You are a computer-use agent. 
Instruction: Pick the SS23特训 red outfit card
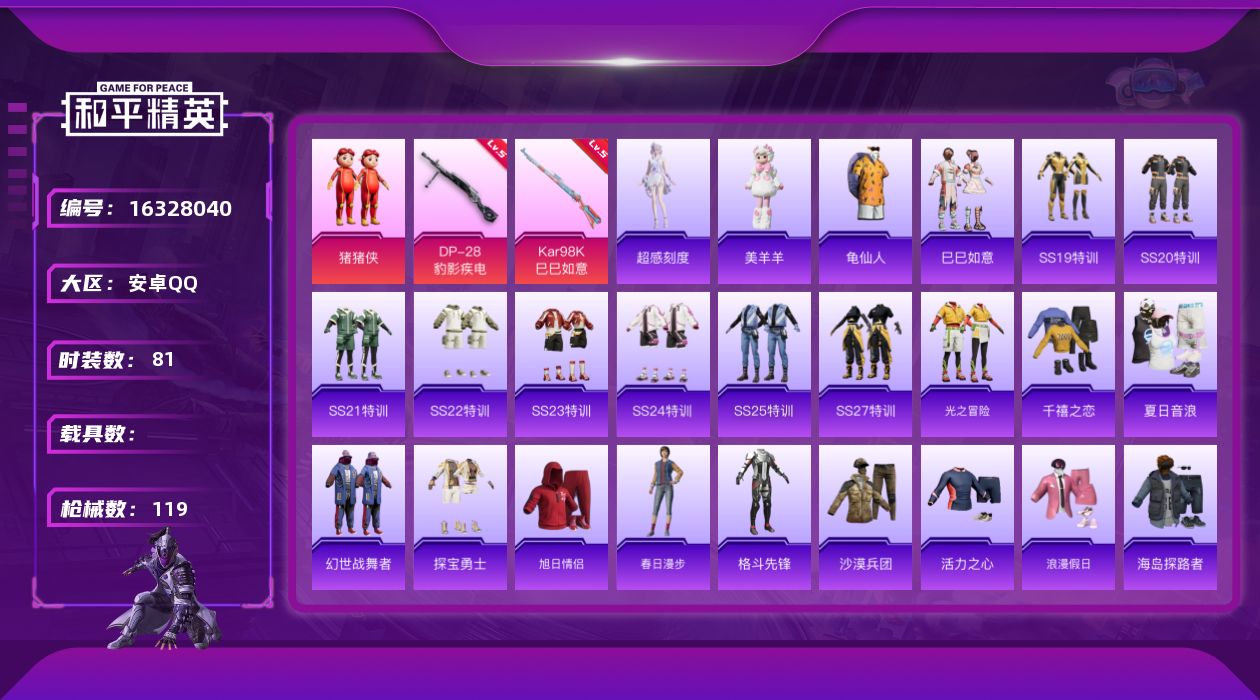(x=561, y=364)
